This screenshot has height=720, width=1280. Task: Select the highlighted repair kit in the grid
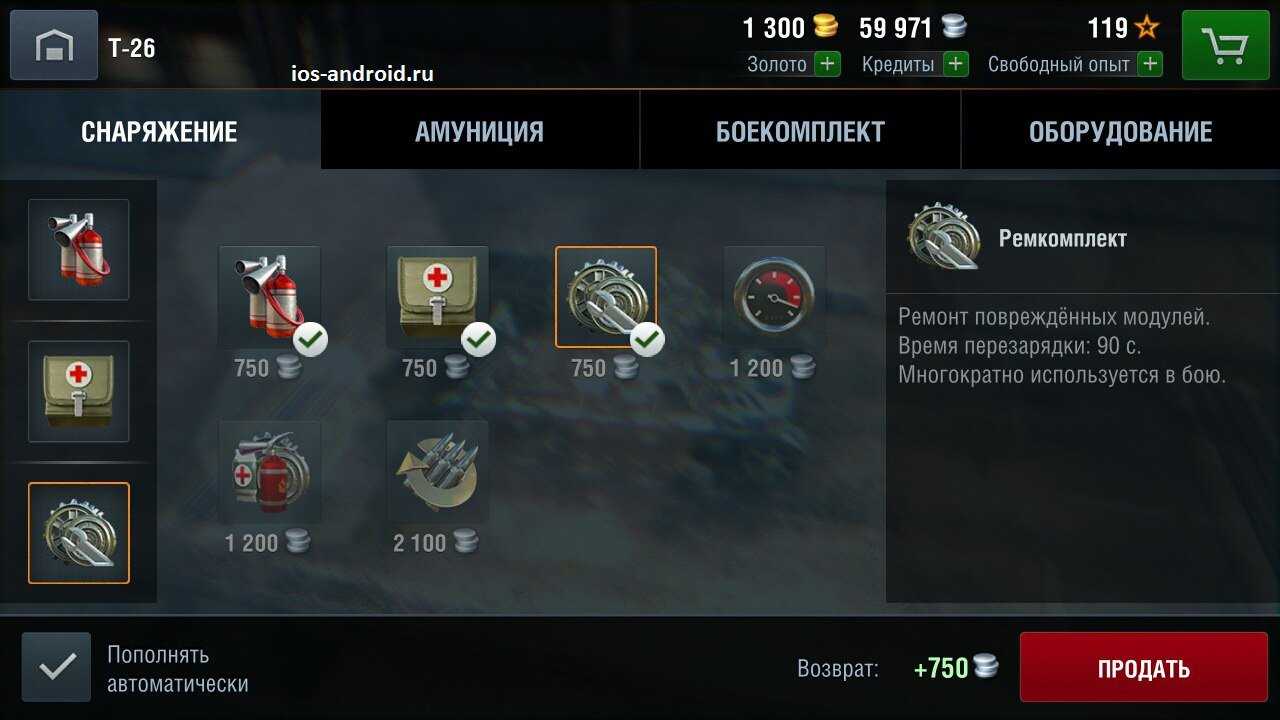606,297
